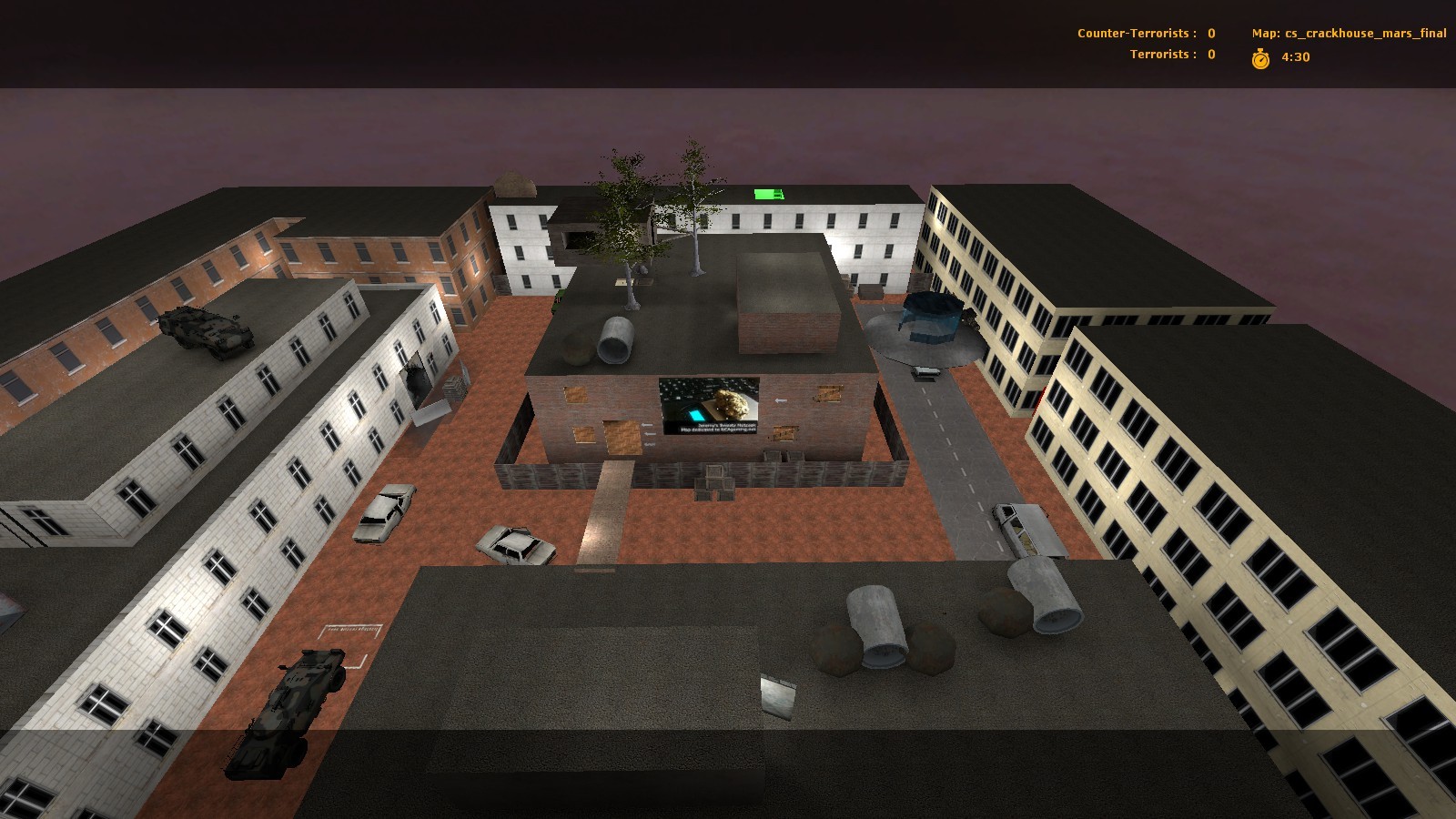Click the stopwatch timer icon
The height and width of the screenshot is (819, 1456).
pos(1259,57)
